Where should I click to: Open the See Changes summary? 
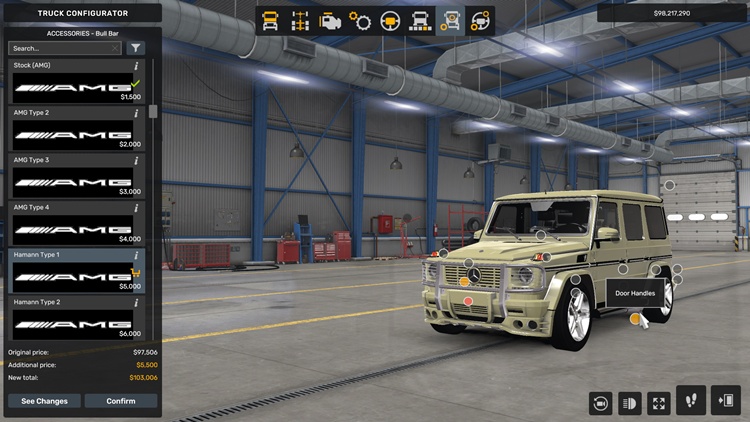pyautogui.click(x=44, y=401)
